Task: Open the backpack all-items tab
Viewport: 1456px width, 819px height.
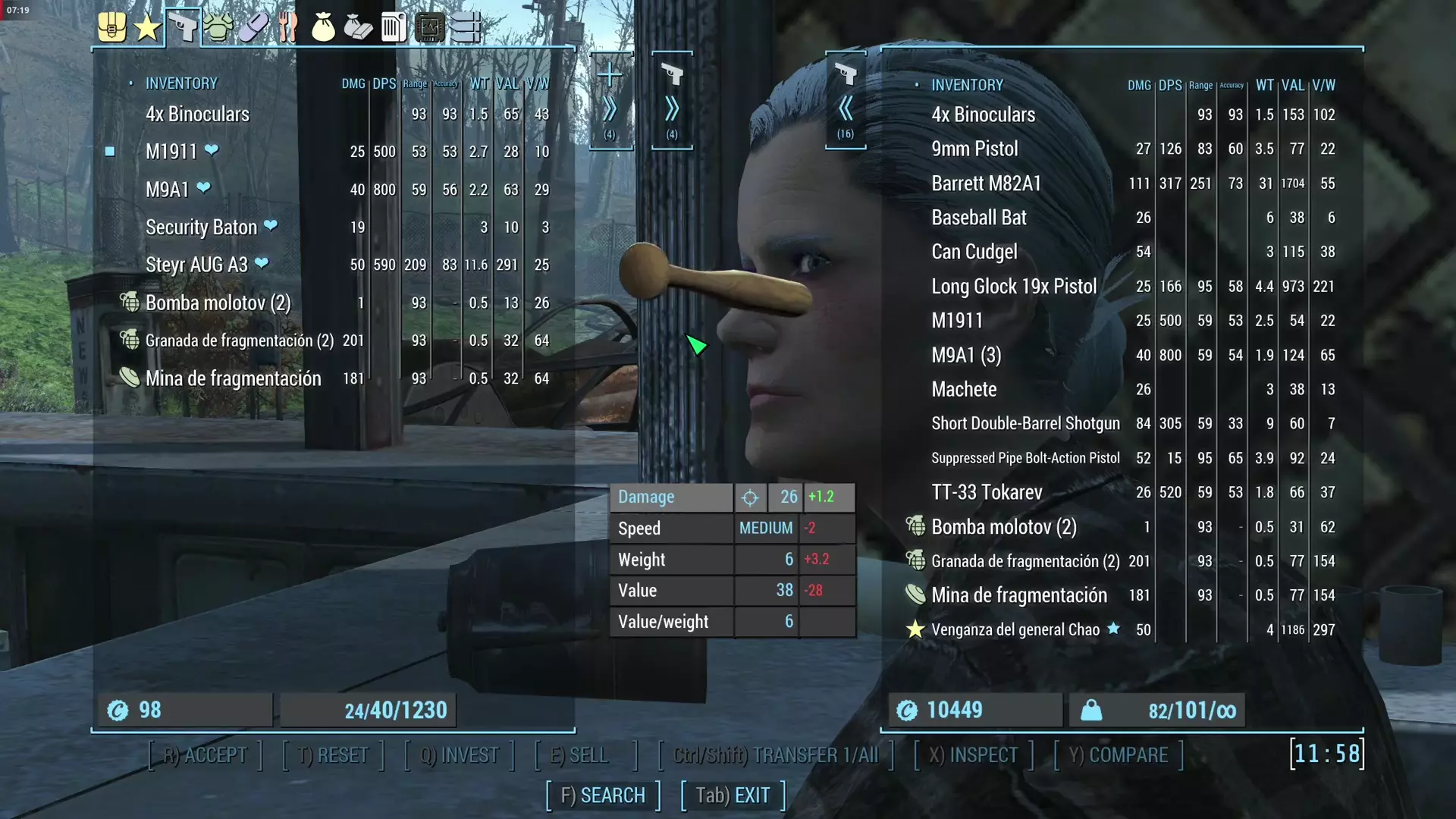Action: (x=112, y=28)
